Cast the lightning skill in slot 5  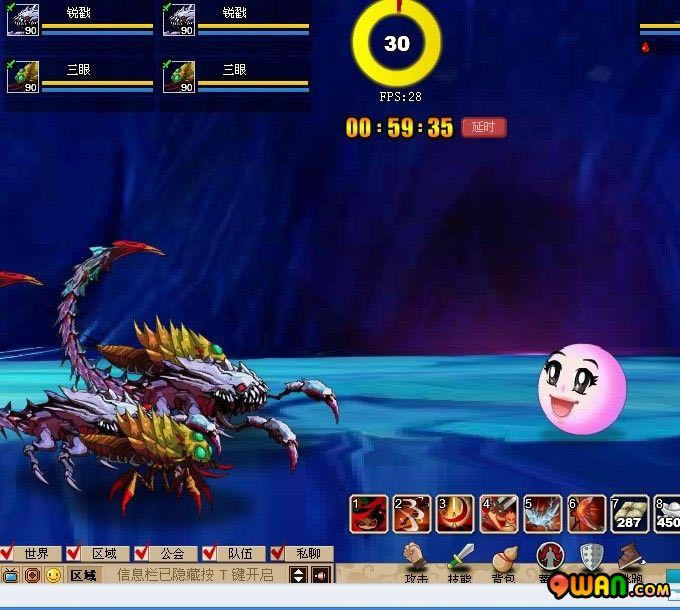(x=543, y=514)
